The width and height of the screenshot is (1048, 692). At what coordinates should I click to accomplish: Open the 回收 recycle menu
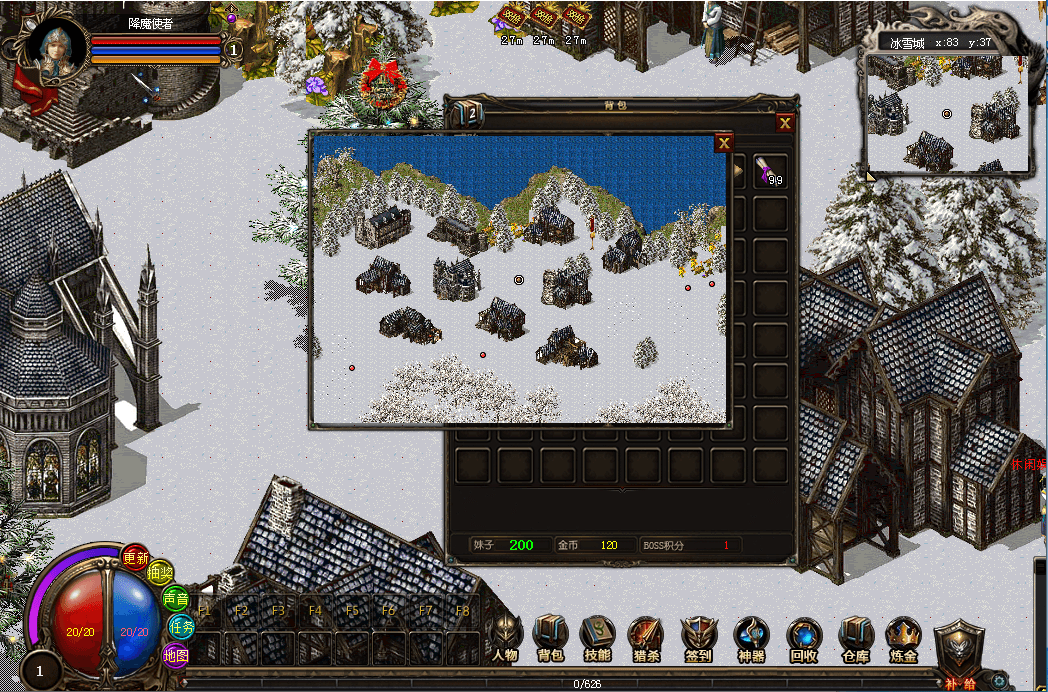click(x=804, y=636)
